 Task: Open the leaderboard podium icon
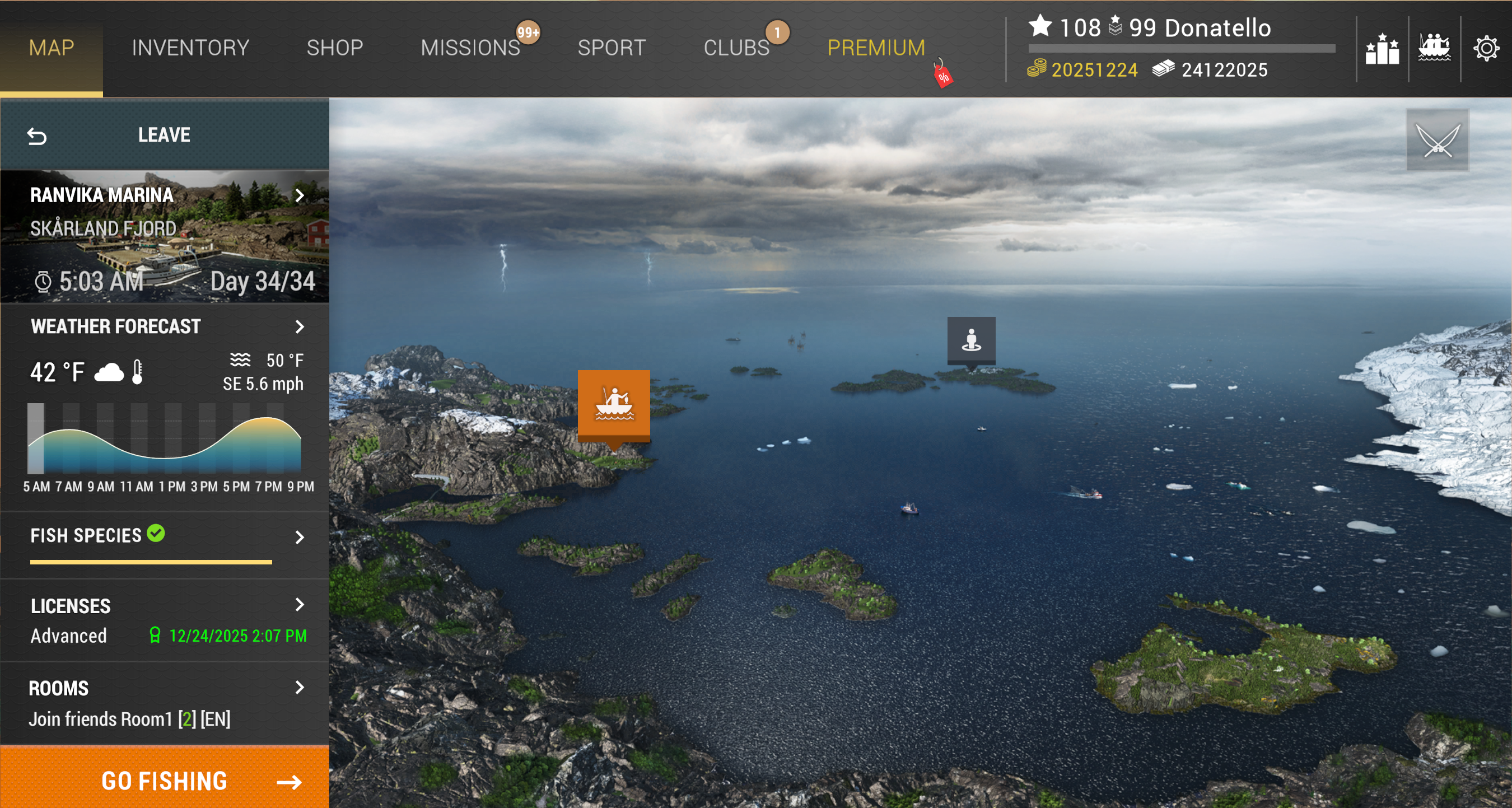click(x=1382, y=48)
